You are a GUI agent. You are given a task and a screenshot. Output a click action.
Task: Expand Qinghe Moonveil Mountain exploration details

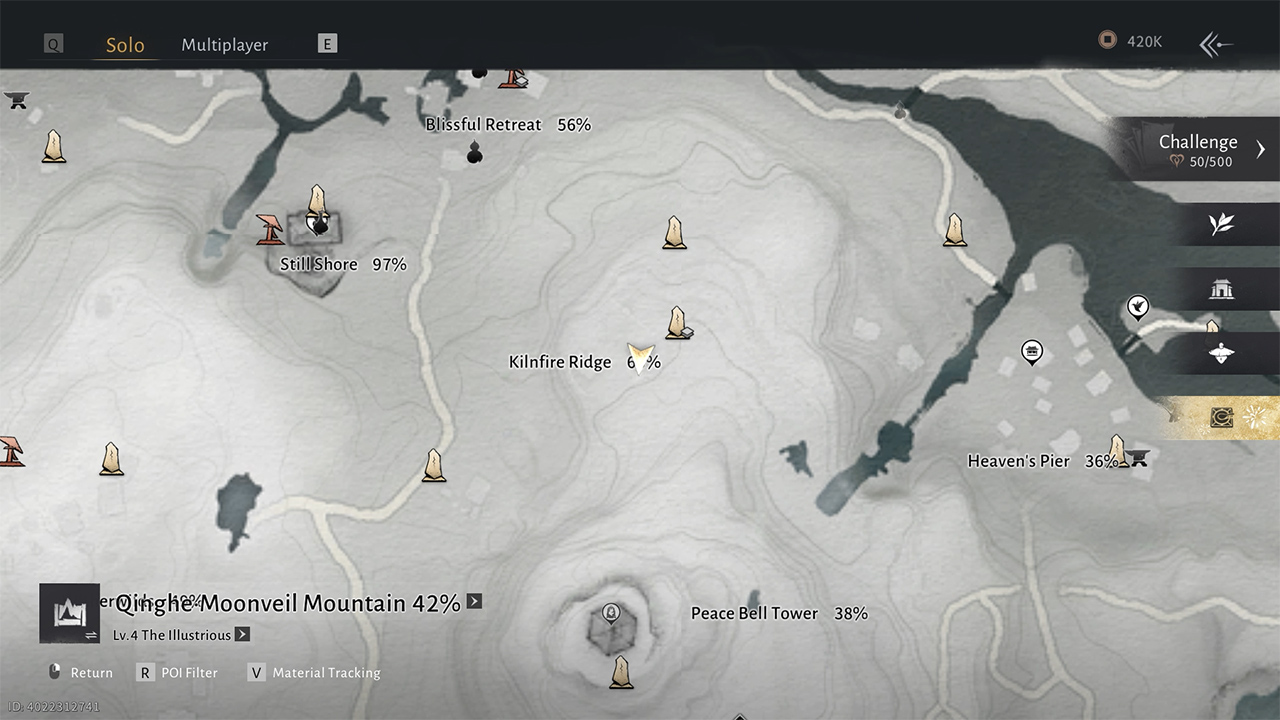[474, 601]
